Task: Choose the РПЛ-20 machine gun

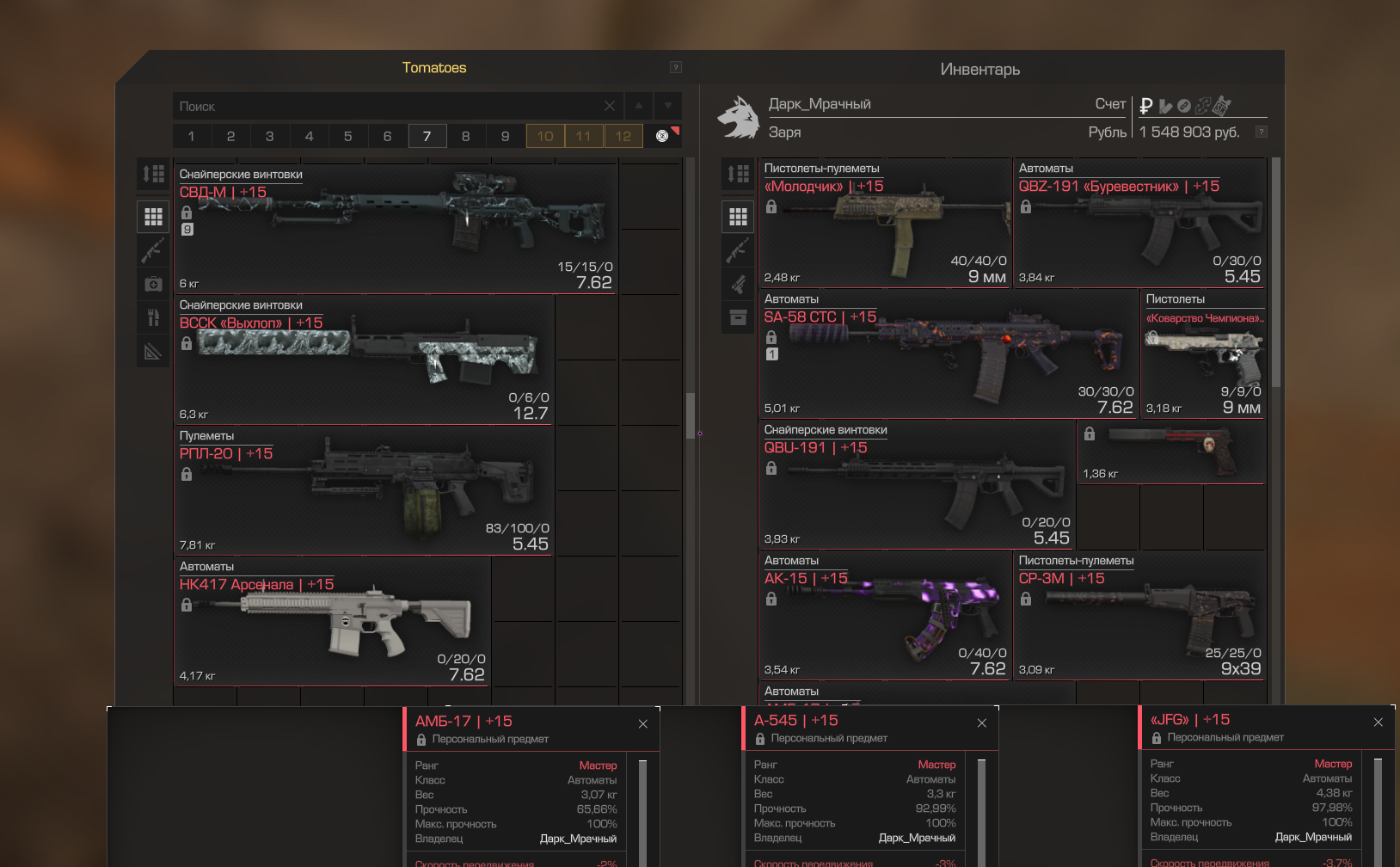Action: (x=364, y=490)
